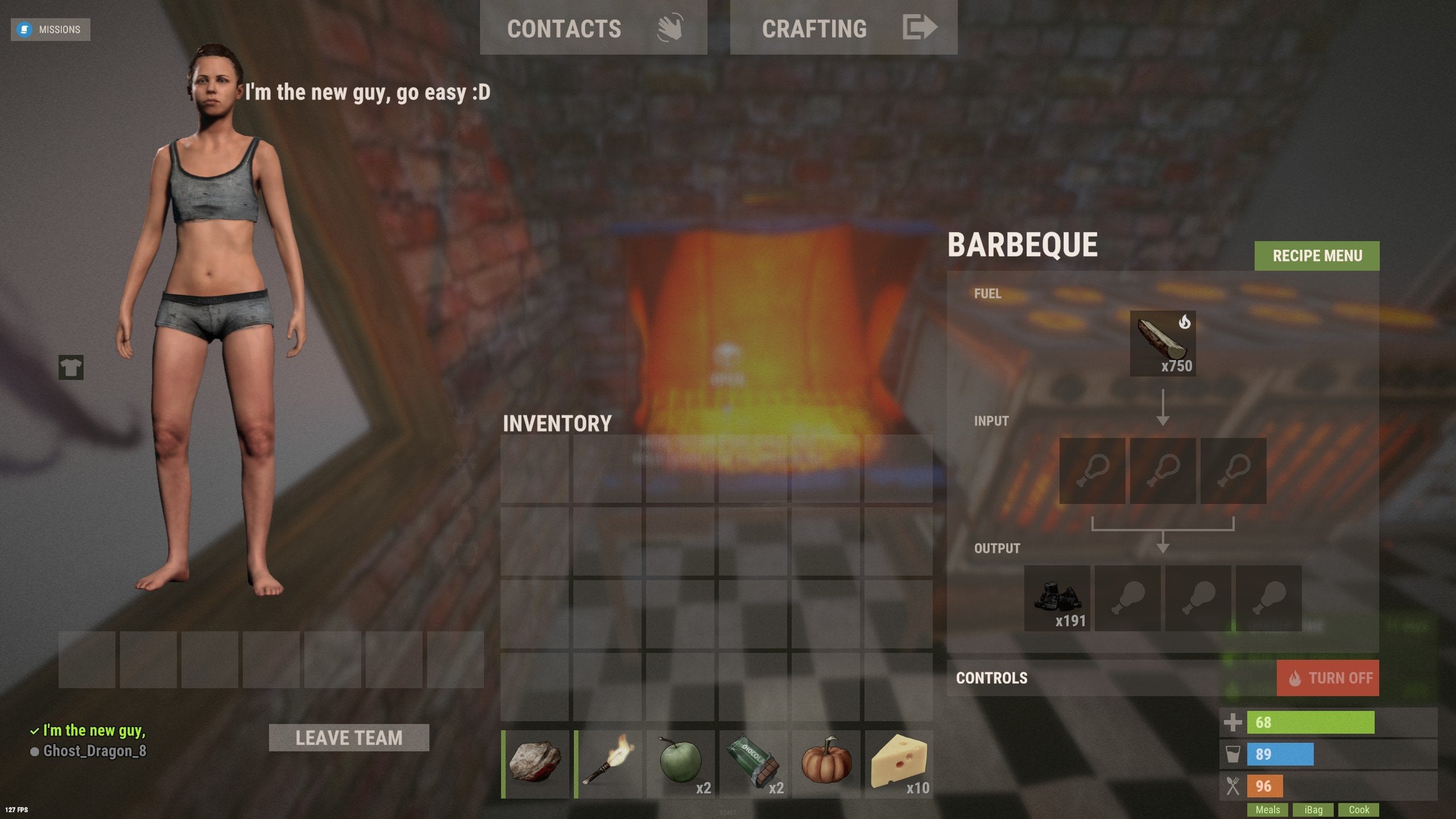Screen dimensions: 1456x819
Task: Select the green apple item
Action: point(681,763)
